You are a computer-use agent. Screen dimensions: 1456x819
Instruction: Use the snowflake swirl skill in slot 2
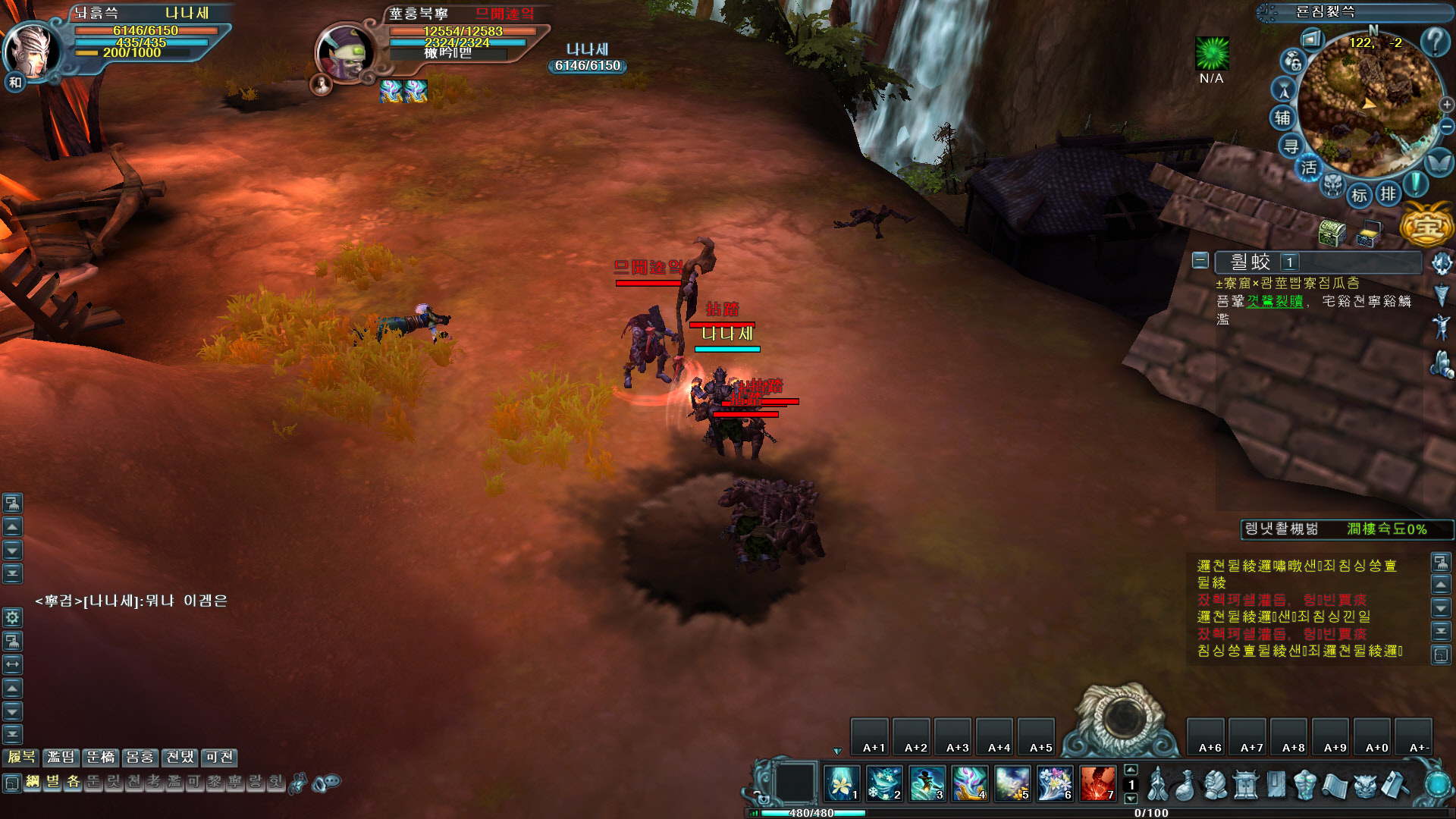[884, 783]
